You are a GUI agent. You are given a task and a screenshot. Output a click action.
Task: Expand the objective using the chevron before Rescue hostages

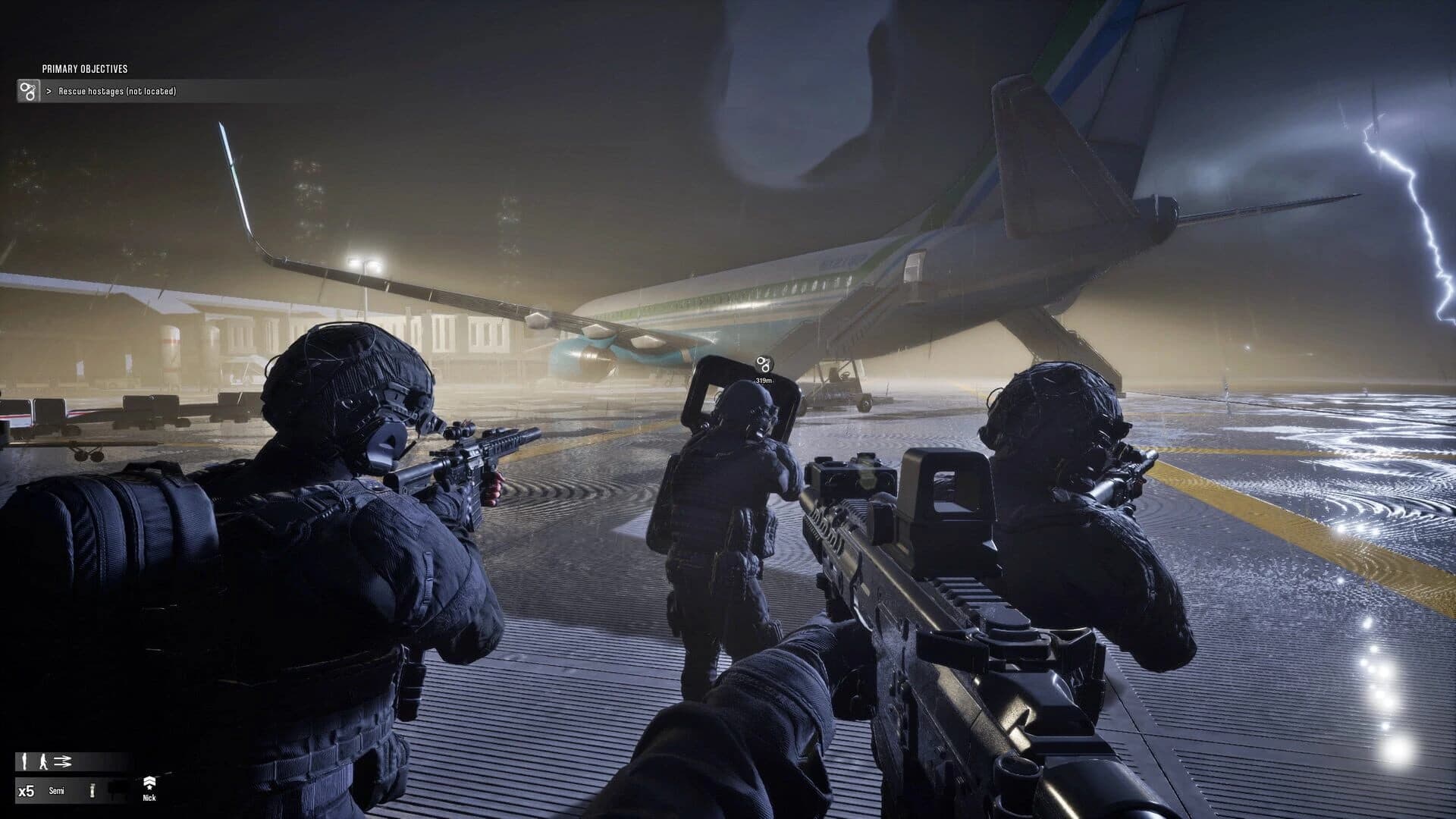pos(50,91)
